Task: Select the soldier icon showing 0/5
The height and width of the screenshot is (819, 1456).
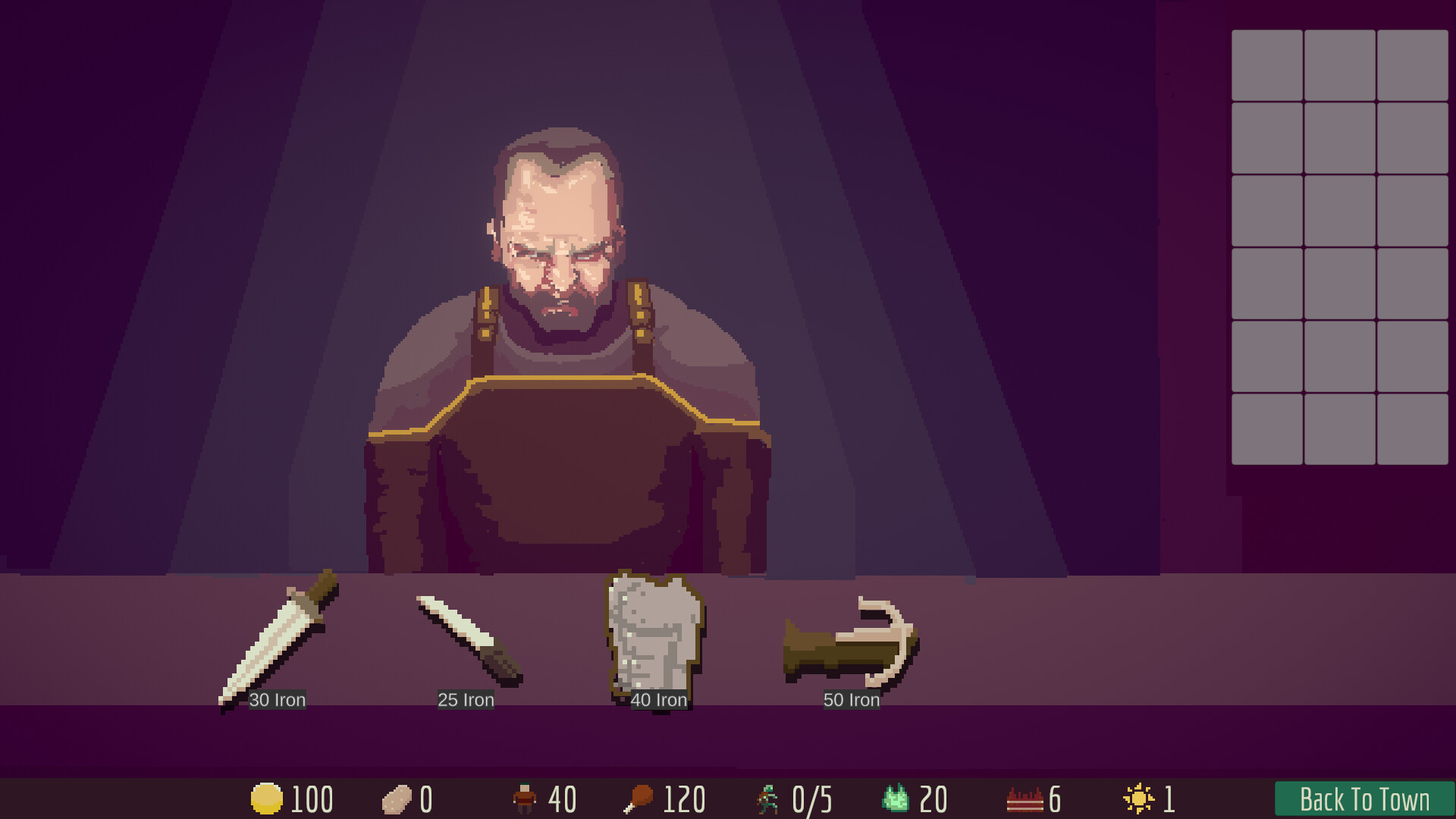Action: [x=768, y=798]
